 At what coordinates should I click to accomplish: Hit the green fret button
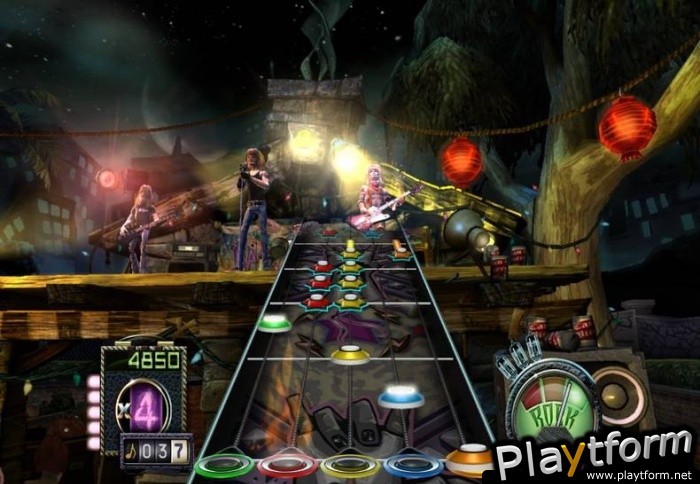(223, 466)
